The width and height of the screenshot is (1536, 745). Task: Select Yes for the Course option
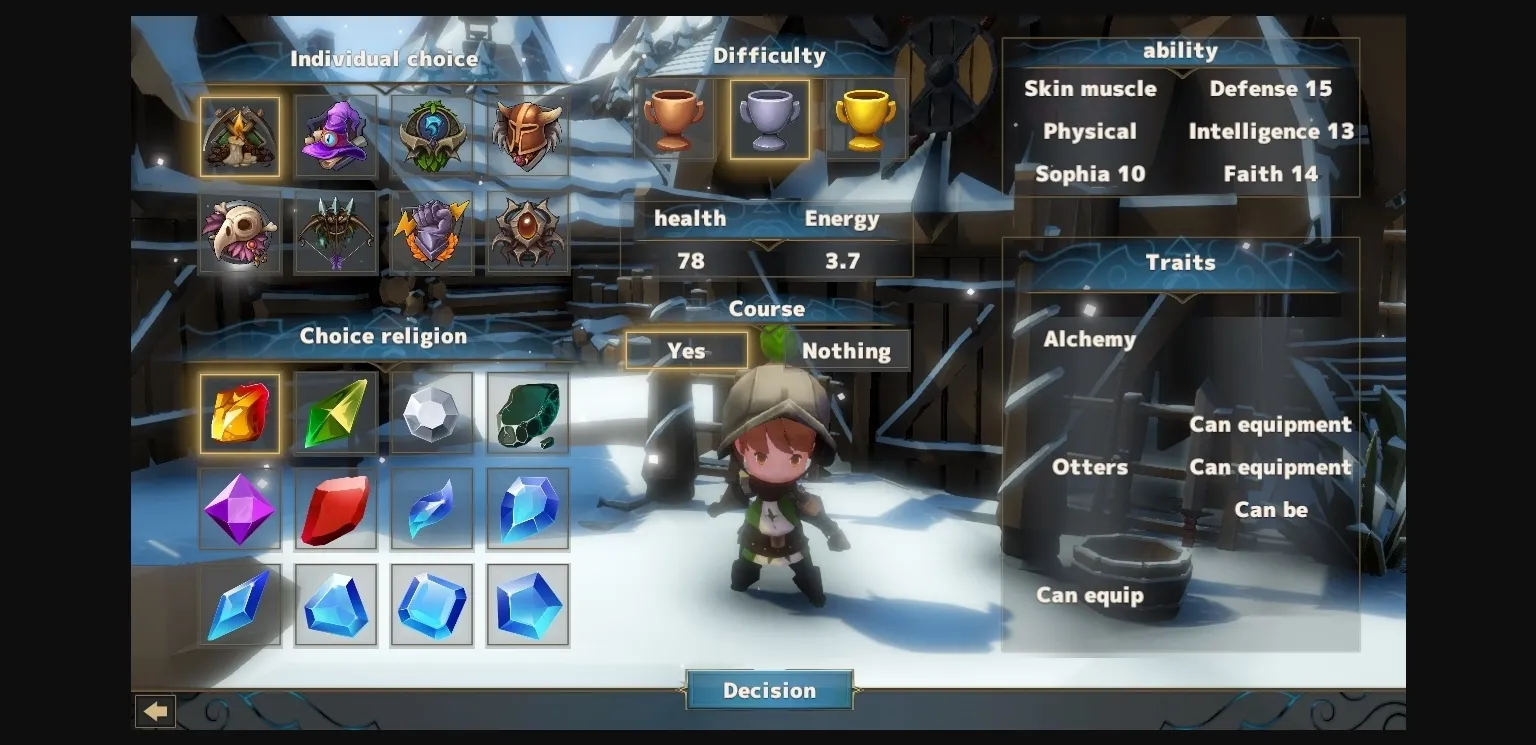[686, 350]
